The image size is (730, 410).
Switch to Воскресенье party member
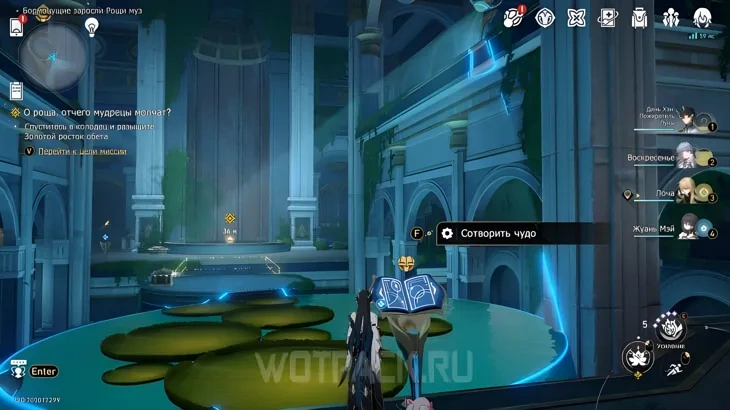coord(687,155)
